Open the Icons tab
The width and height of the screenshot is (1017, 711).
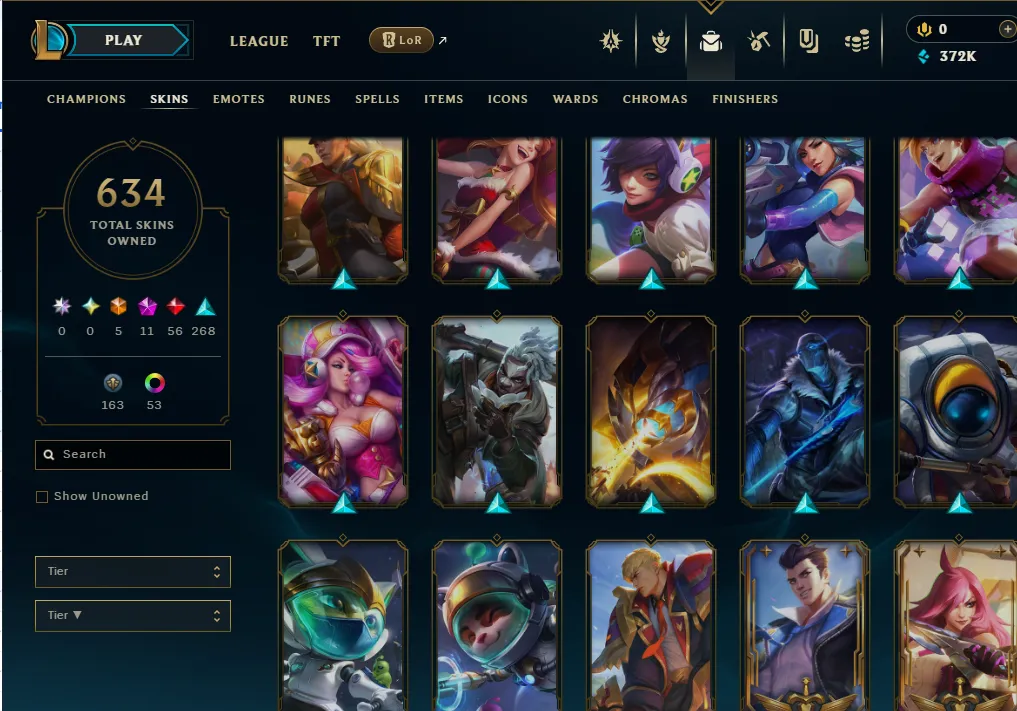point(507,99)
